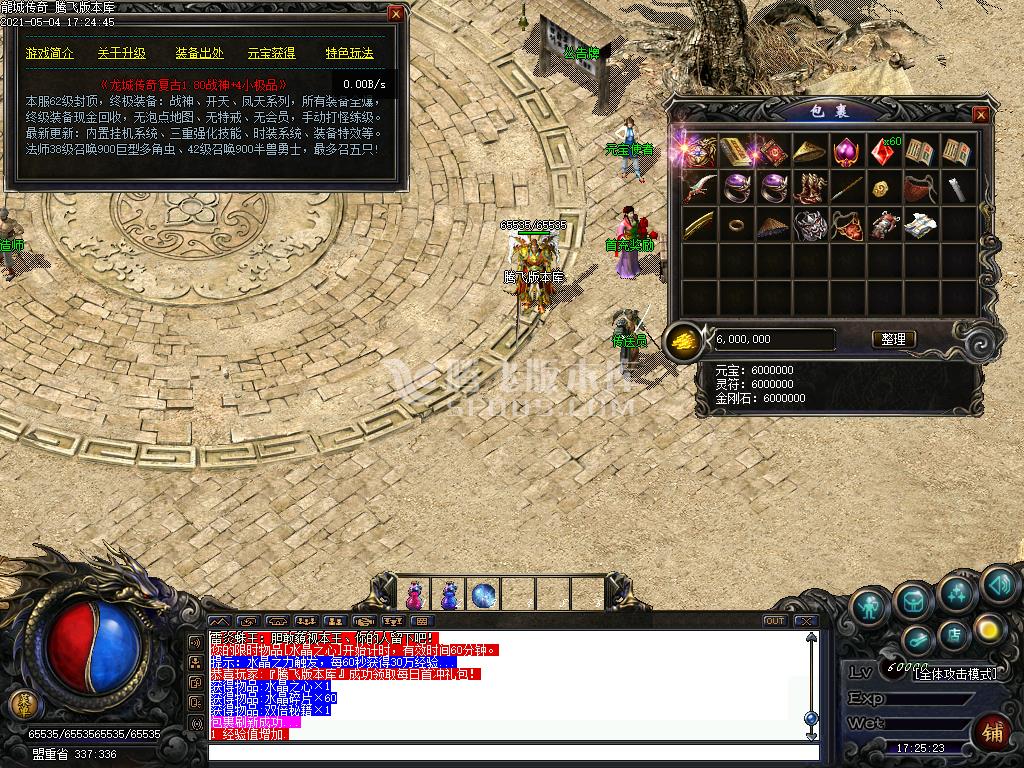Close the game info notice window
The width and height of the screenshot is (1024, 768).
[396, 14]
